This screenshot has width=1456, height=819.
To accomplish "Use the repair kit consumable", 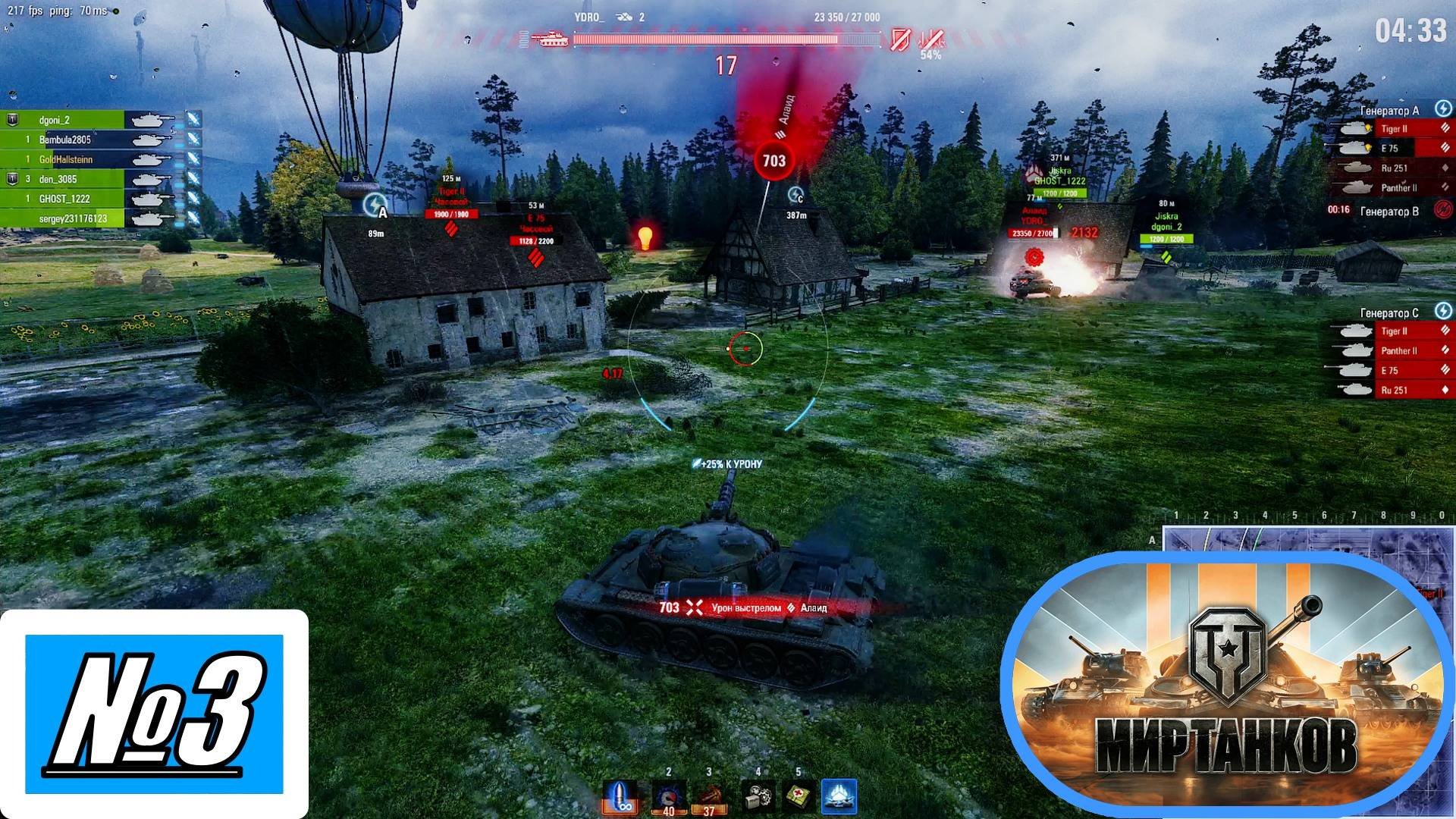I will pos(757,797).
